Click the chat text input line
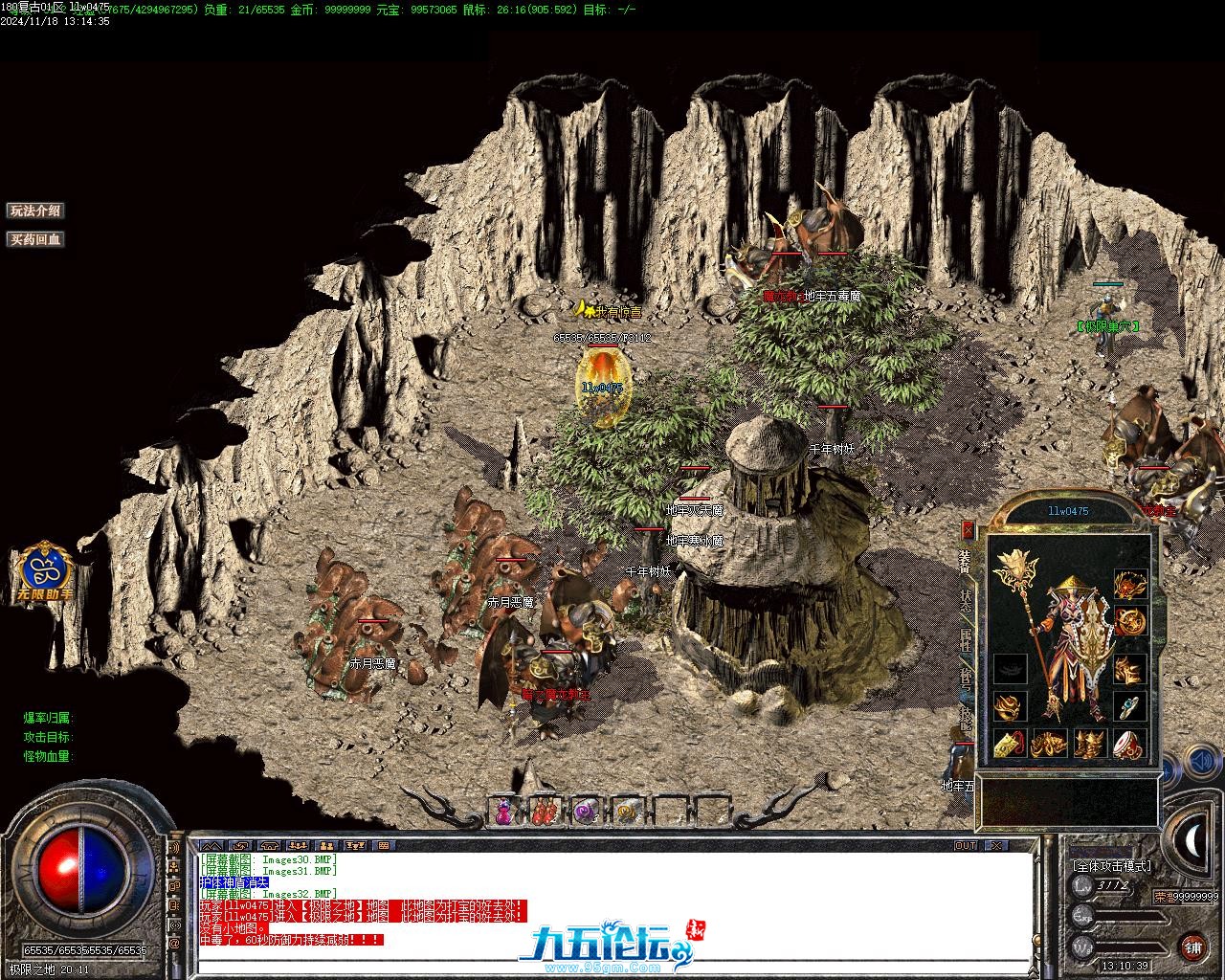Viewport: 1225px width, 980px height. [x=612, y=968]
